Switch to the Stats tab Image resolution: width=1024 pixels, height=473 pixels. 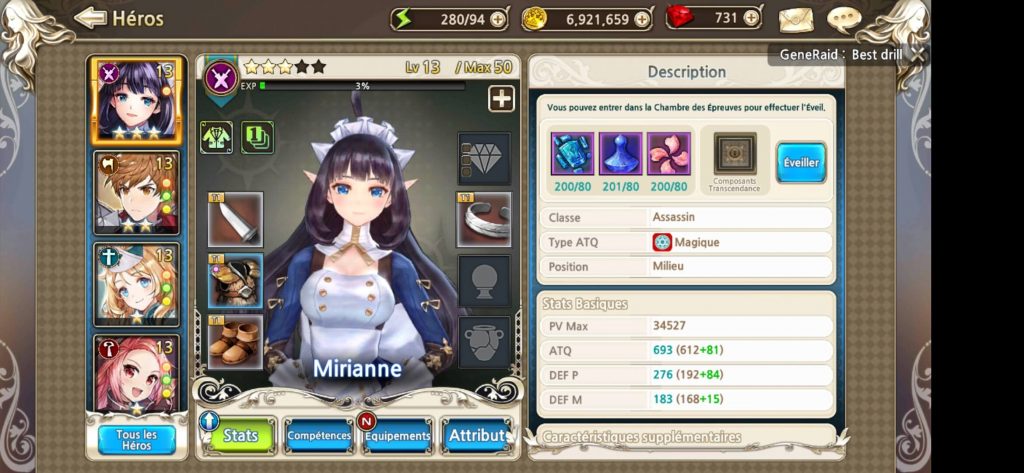pyautogui.click(x=239, y=436)
